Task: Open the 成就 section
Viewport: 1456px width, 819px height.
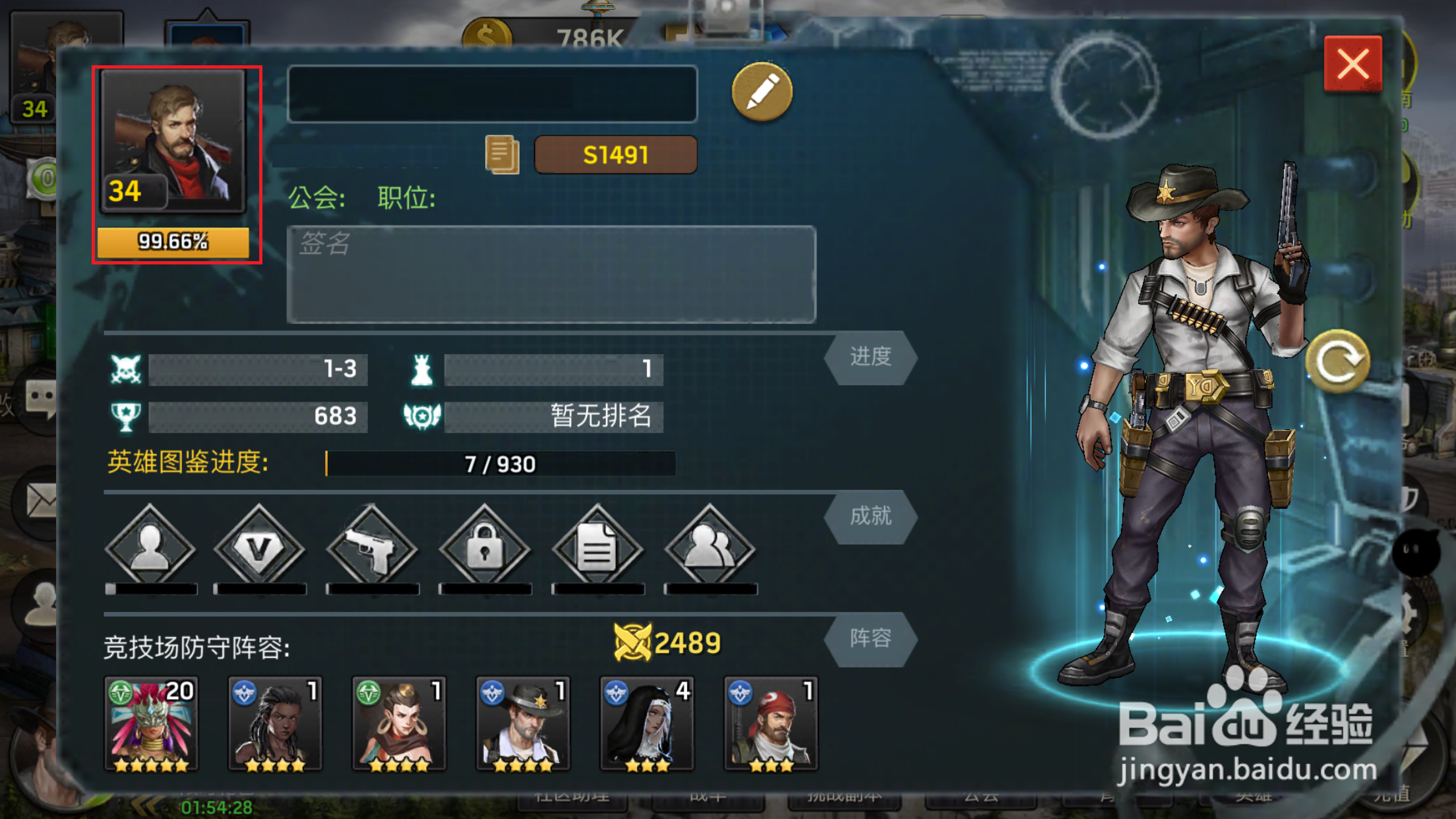Action: (870, 518)
